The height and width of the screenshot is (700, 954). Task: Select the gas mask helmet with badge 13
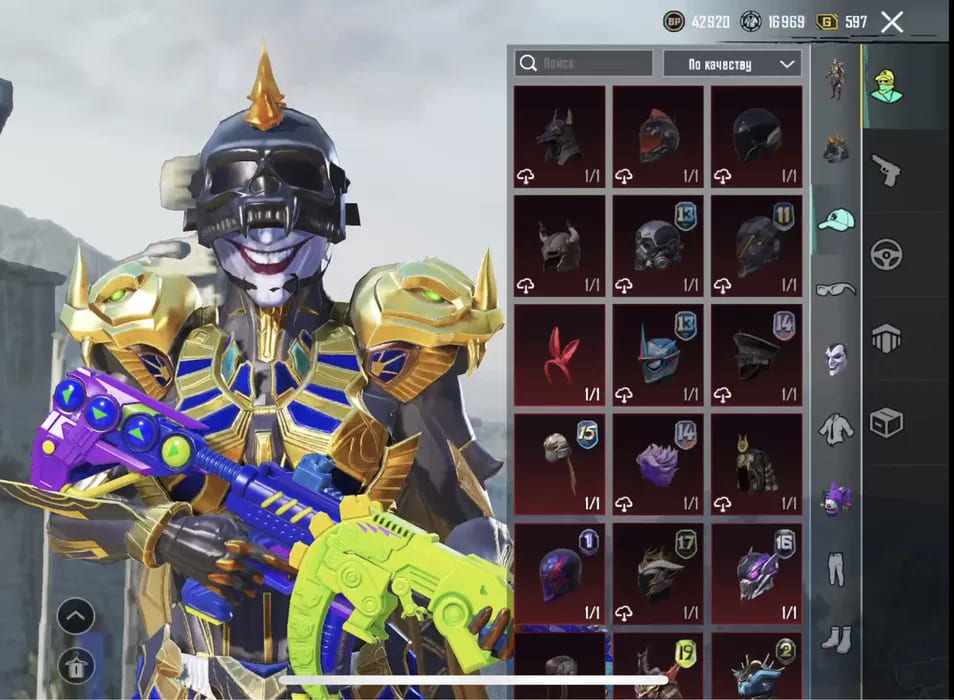tap(657, 246)
